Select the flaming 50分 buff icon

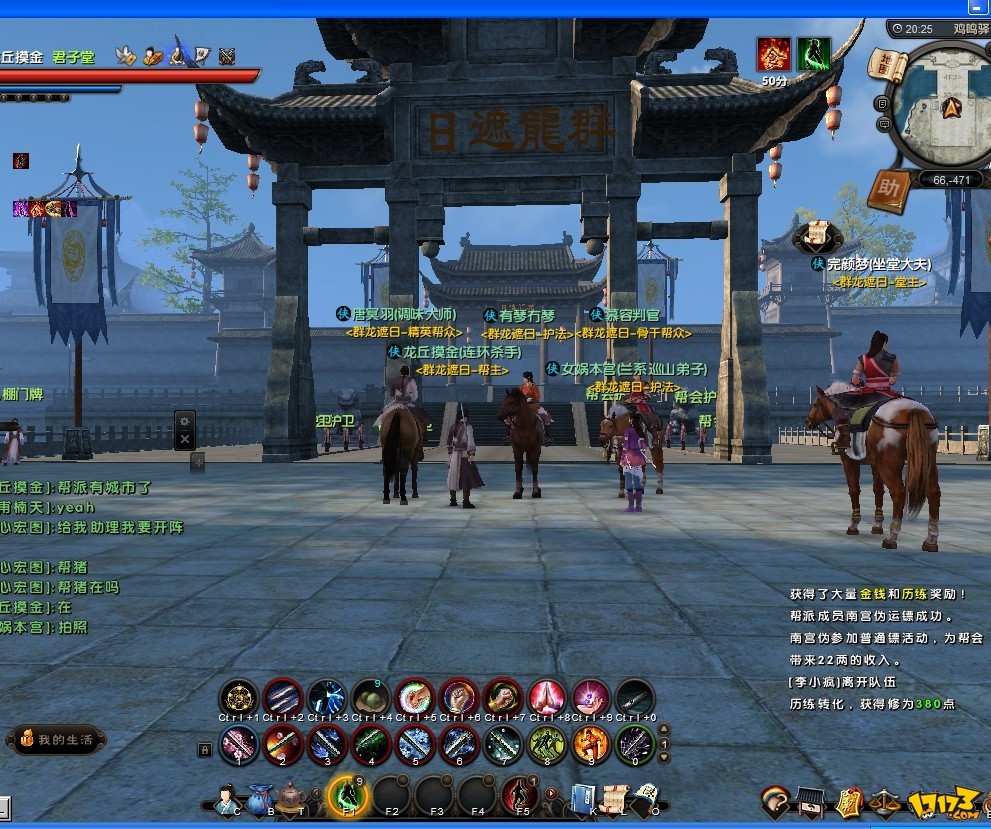pos(773,54)
